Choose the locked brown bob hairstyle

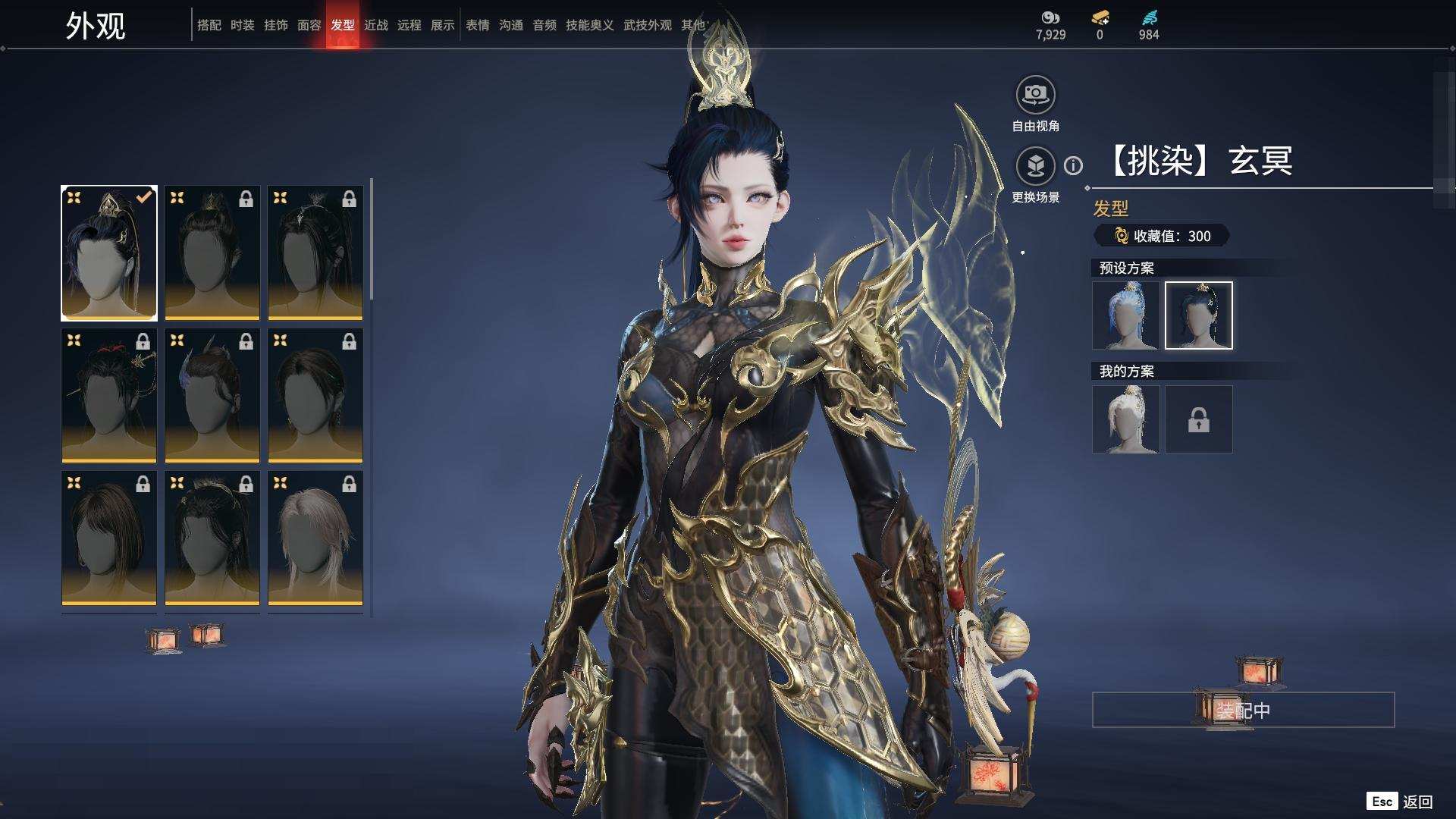coord(109,538)
